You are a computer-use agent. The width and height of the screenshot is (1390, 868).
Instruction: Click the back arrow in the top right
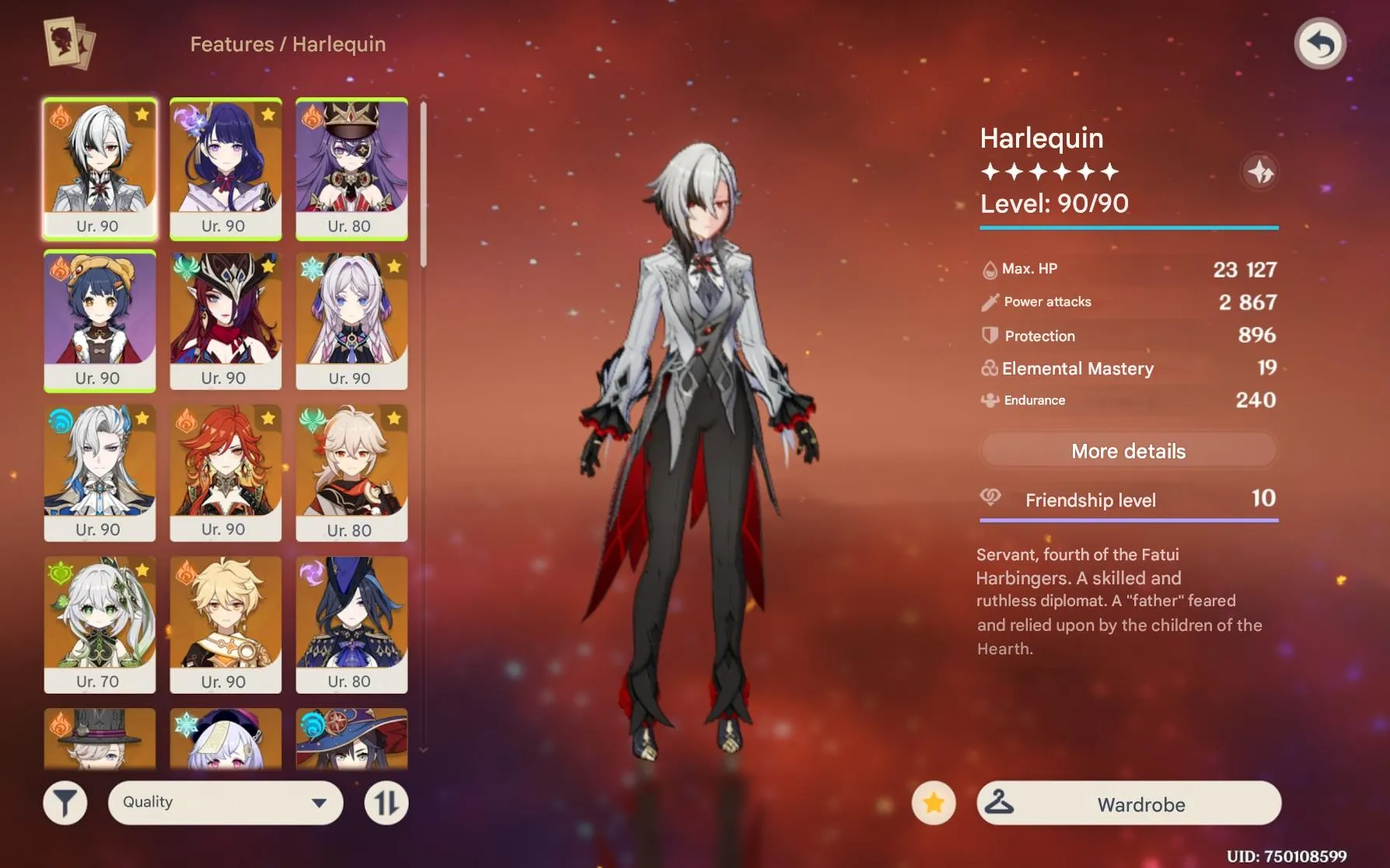pos(1319,44)
